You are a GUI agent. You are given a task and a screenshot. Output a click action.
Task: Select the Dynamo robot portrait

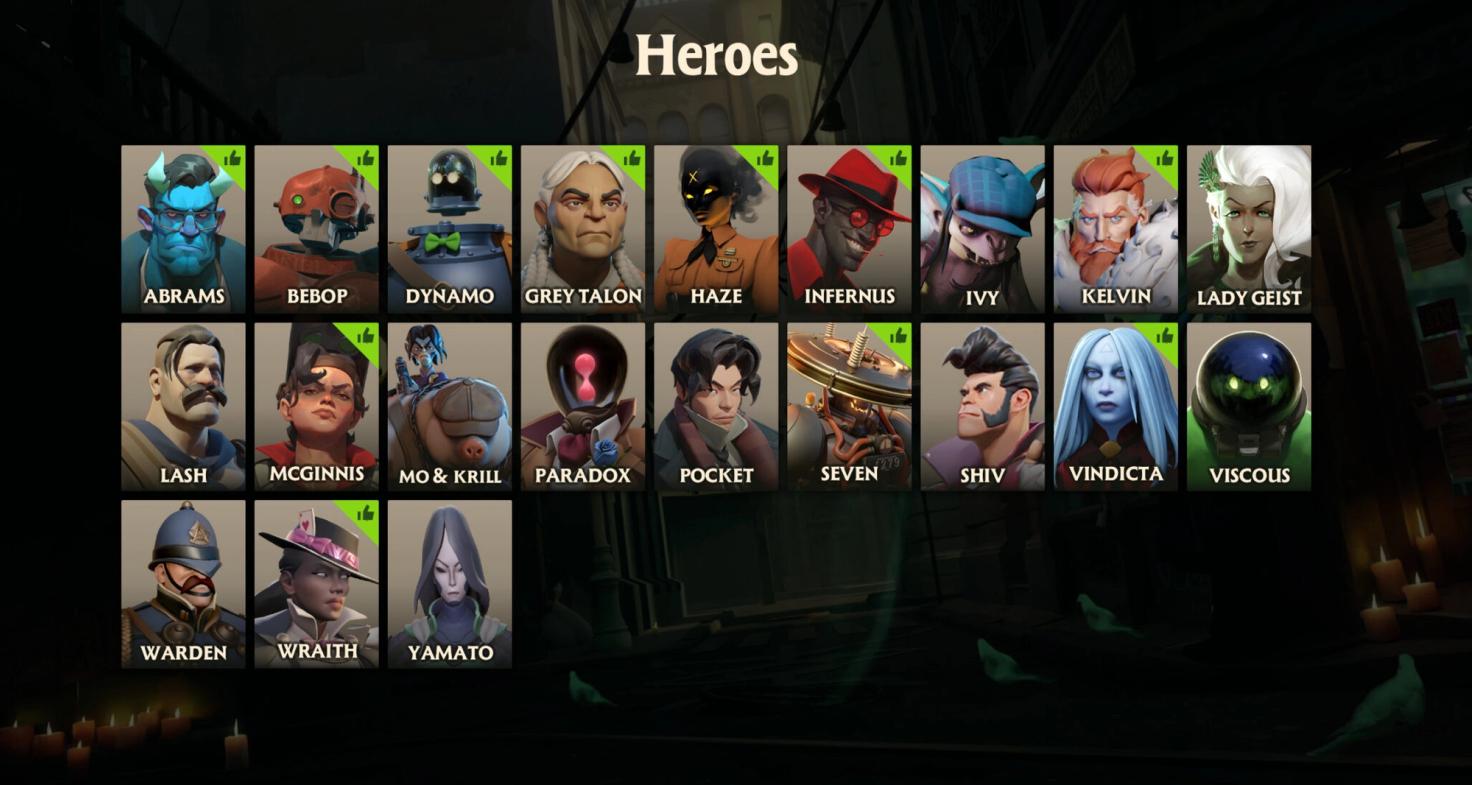coord(449,225)
